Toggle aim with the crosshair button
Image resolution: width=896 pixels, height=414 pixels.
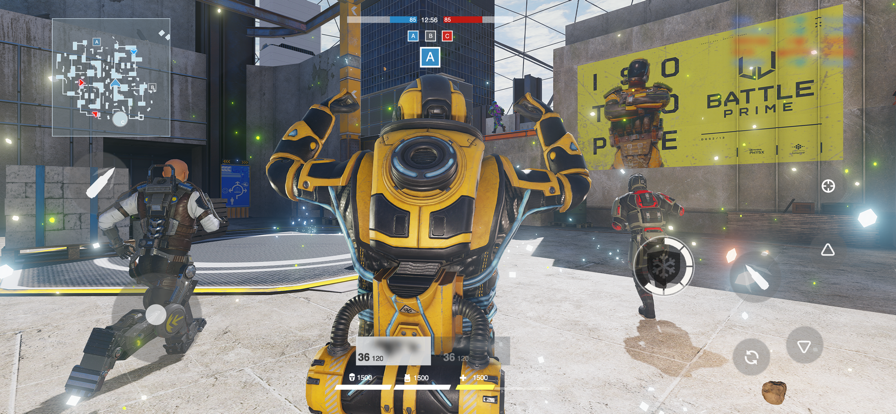[828, 186]
